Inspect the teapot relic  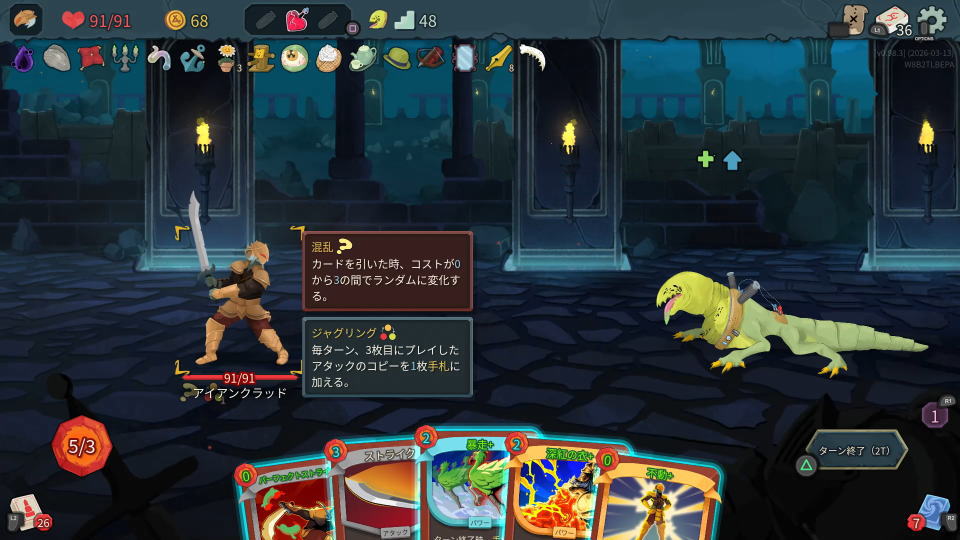coord(363,59)
